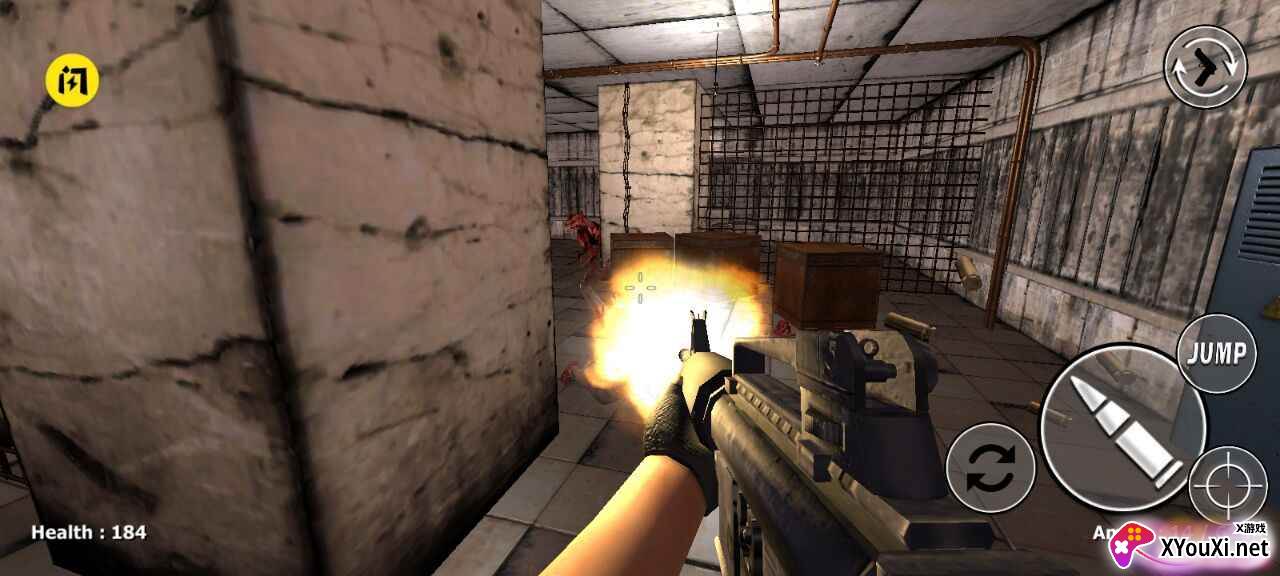
Task: Click the yellow round icon
Action: tap(72, 78)
